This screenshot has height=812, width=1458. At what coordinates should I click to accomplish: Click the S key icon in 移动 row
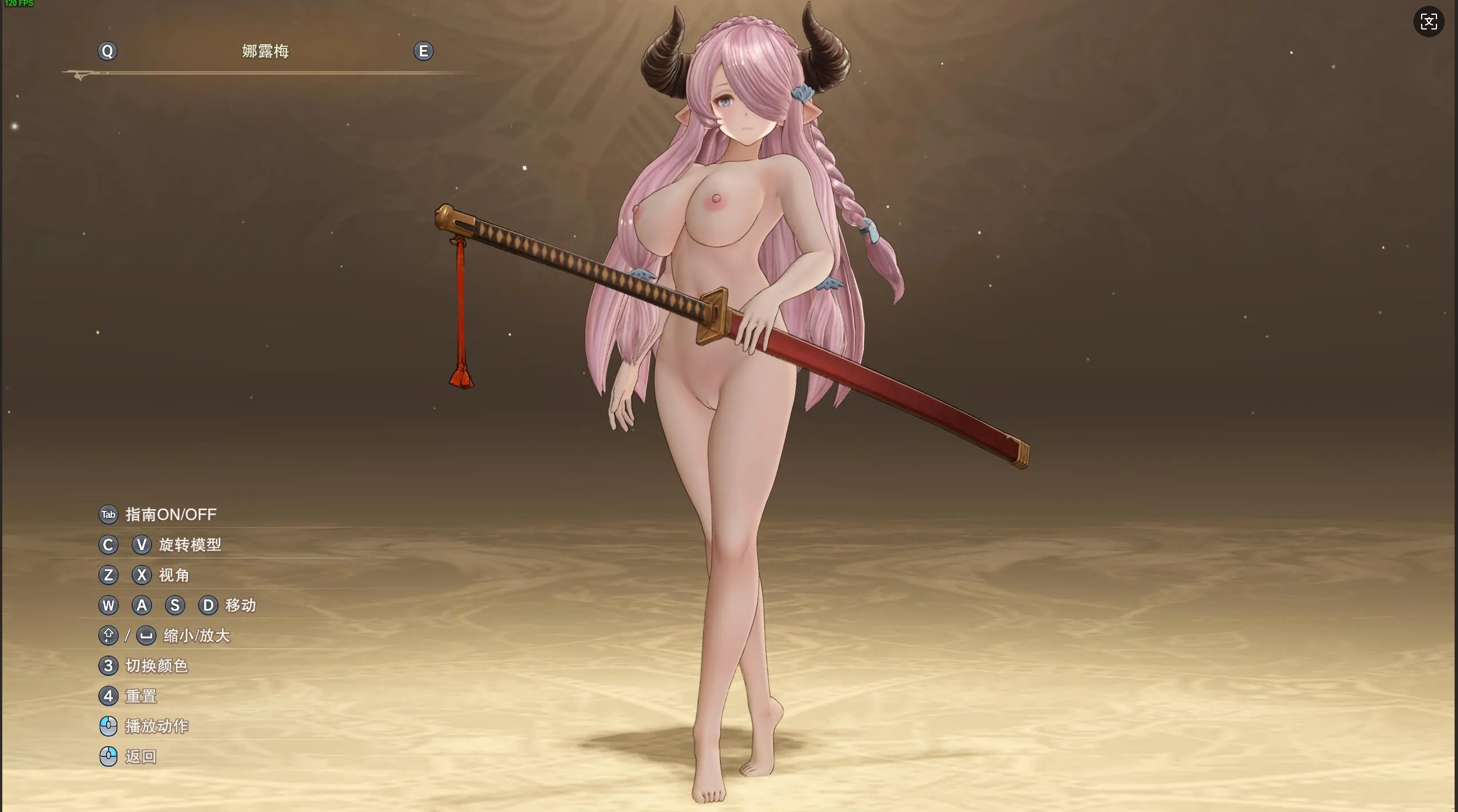(x=175, y=606)
